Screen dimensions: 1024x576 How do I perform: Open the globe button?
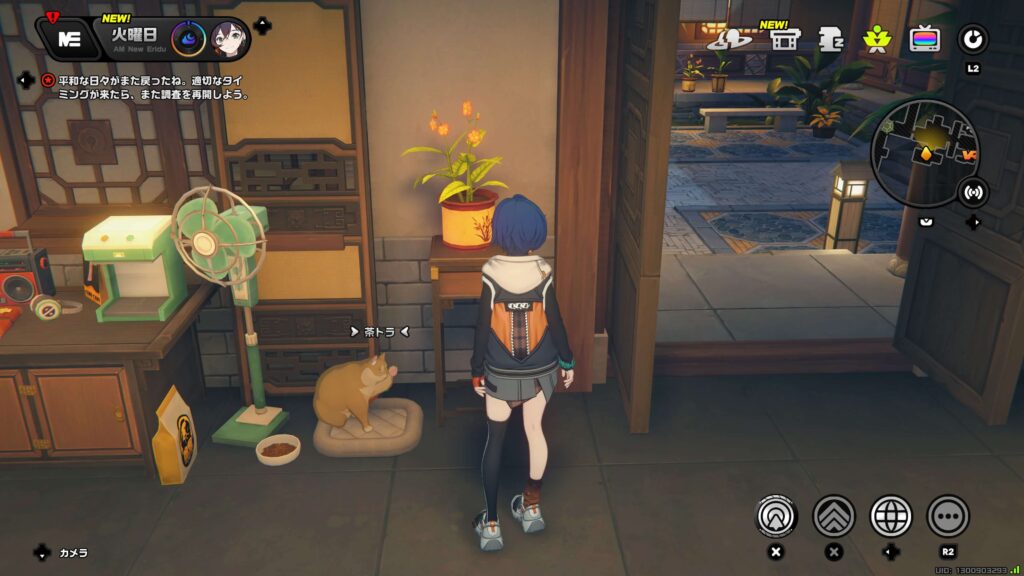891,516
